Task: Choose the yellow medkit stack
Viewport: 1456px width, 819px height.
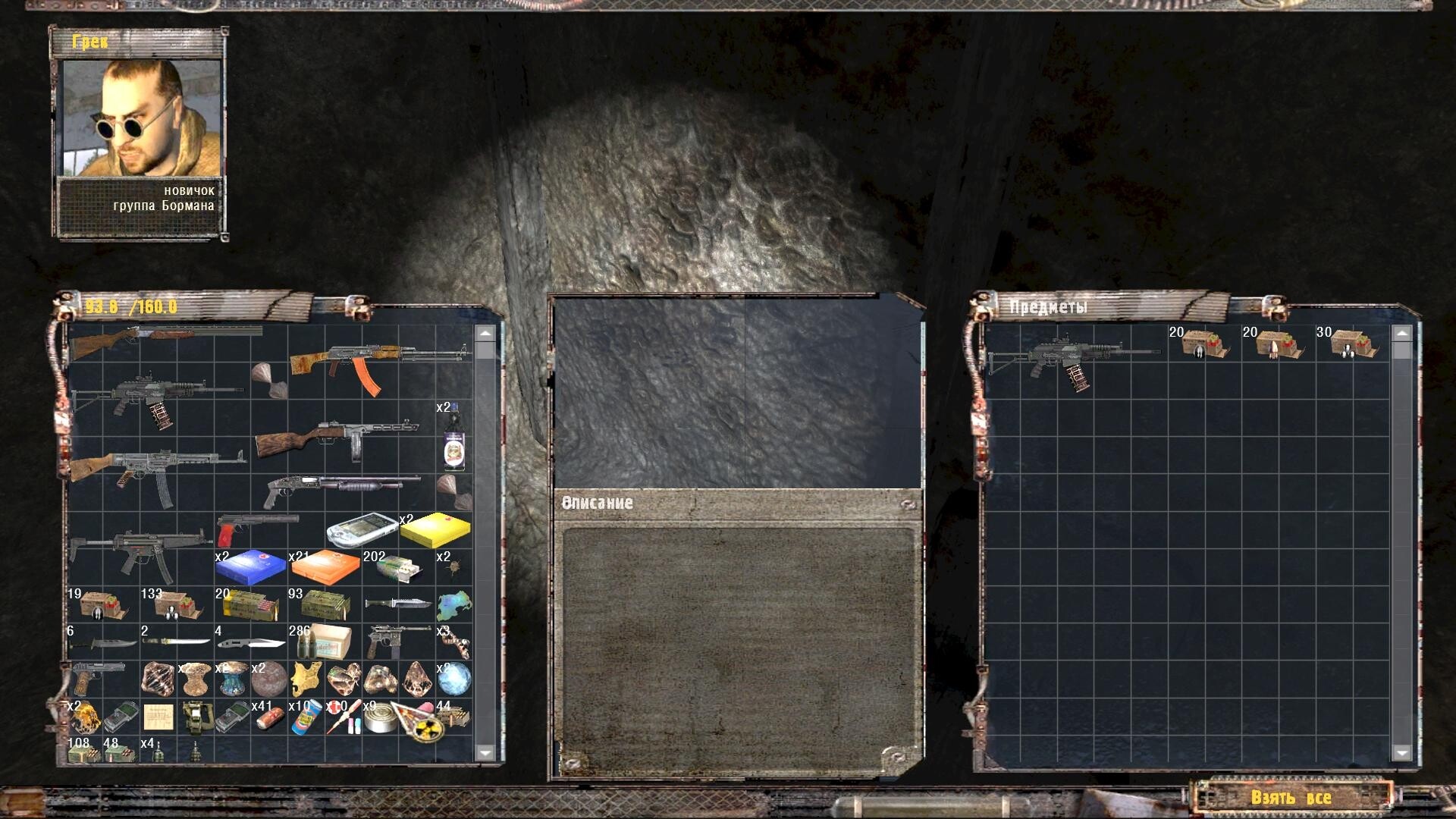Action: point(435,529)
